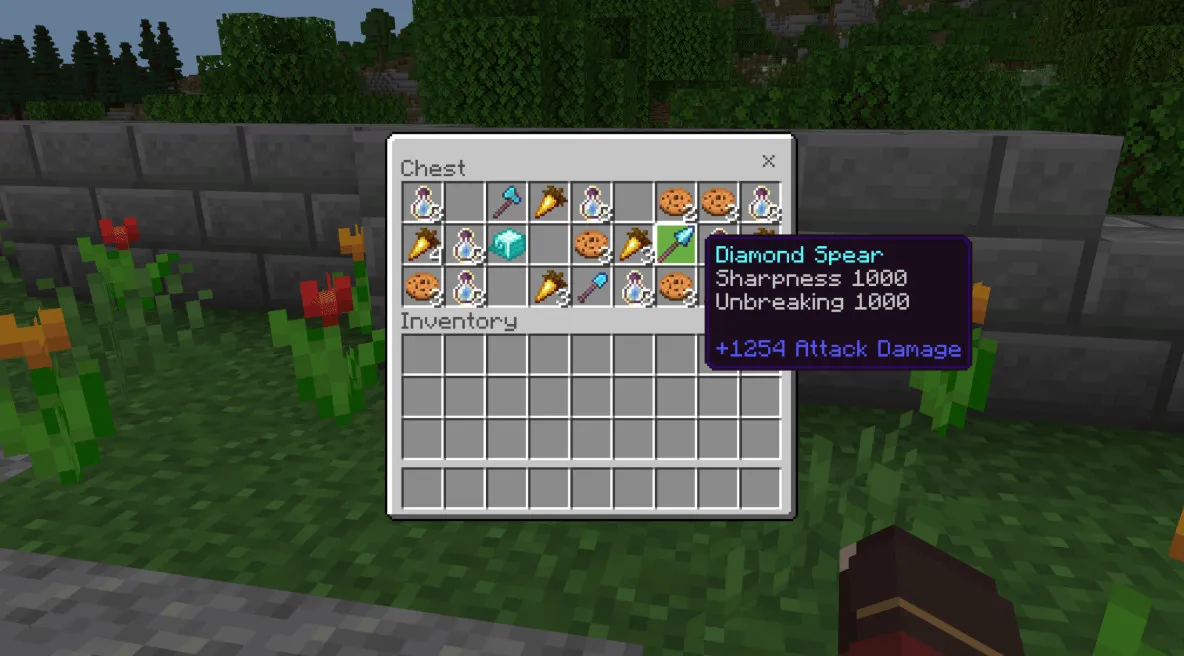Select the stack of two cookies
This screenshot has width=1184, height=656.
(675, 202)
